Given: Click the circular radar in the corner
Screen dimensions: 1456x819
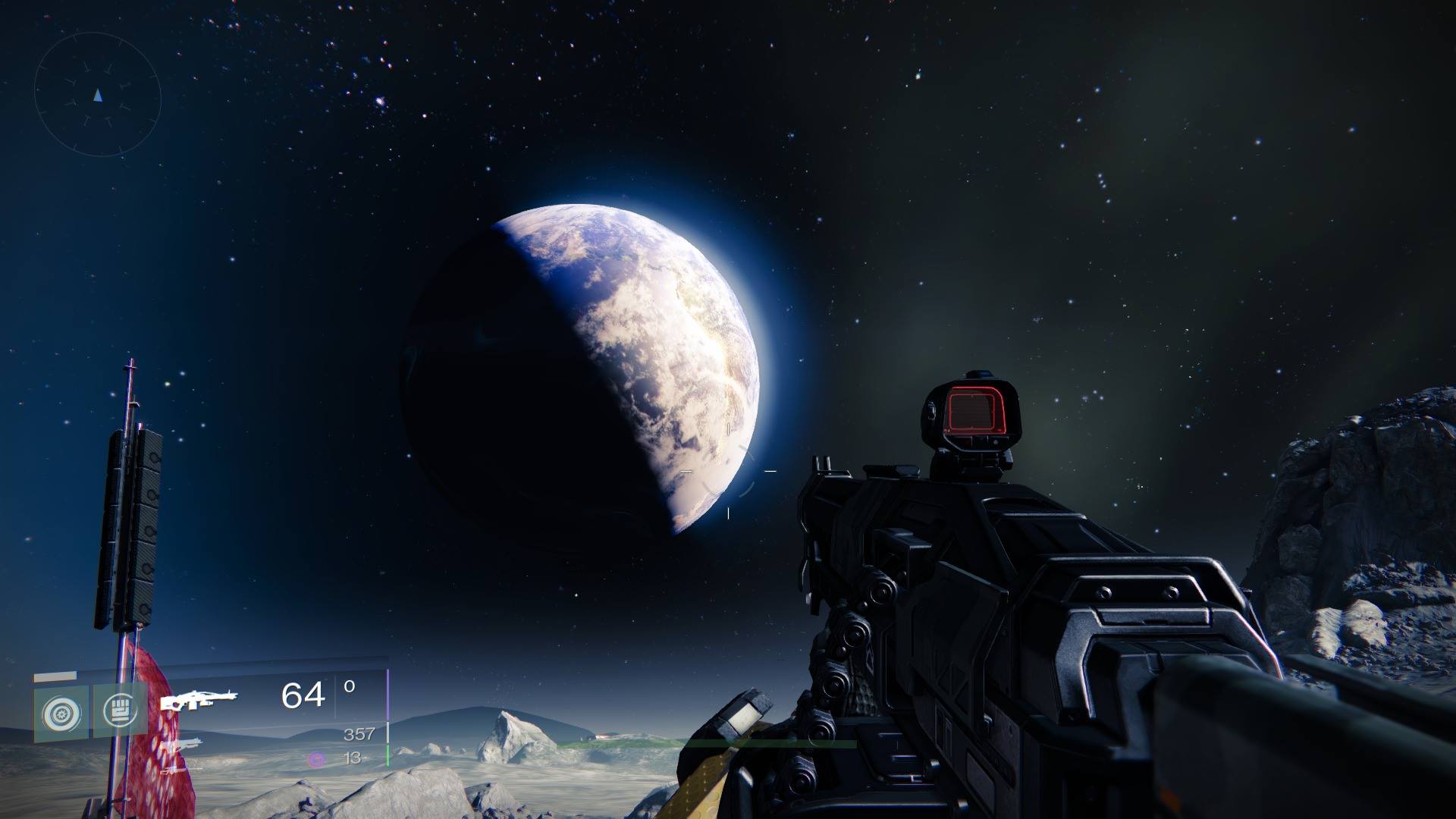Looking at the screenshot, I should (98, 96).
